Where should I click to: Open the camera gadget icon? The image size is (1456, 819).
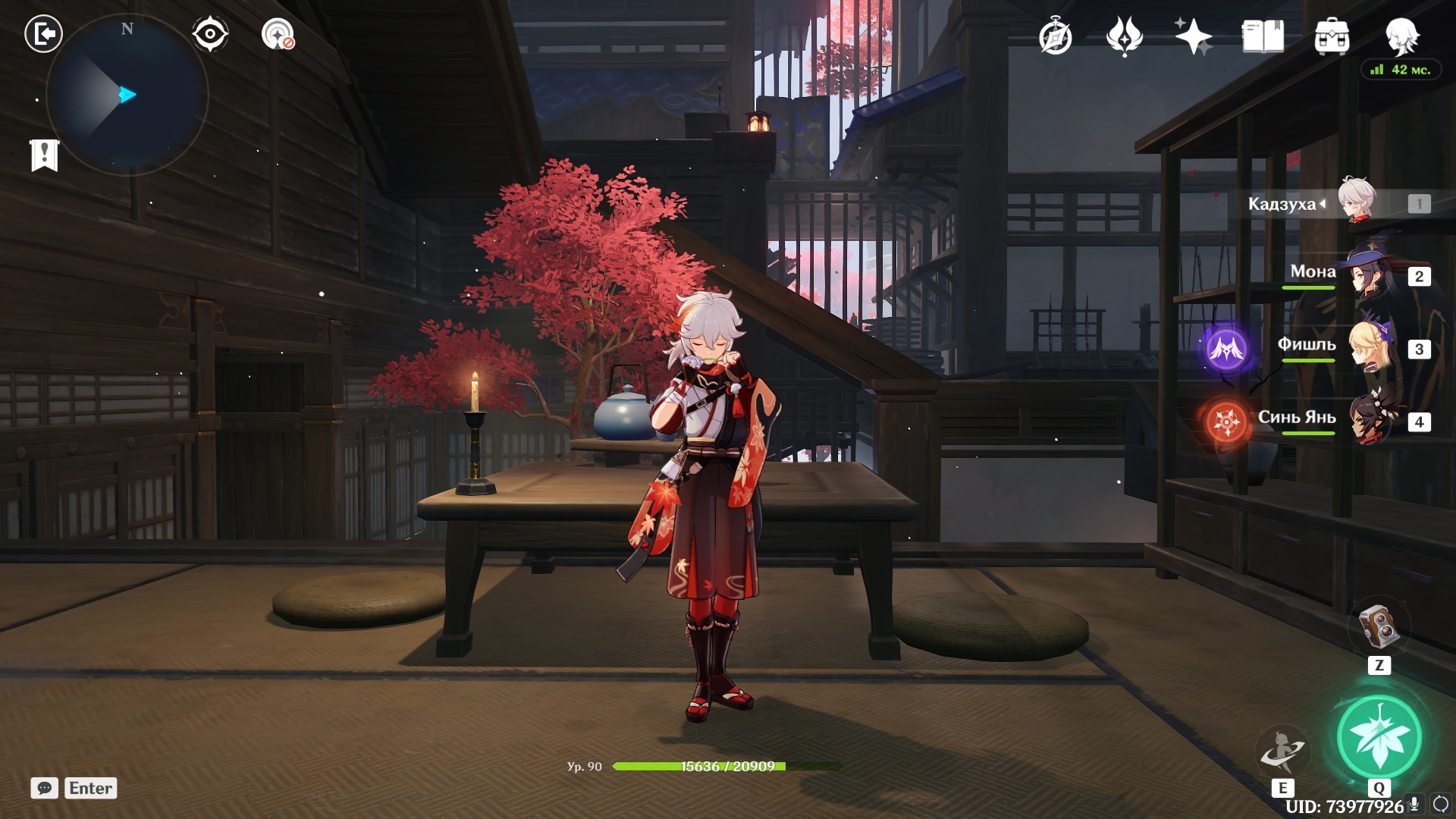(1378, 626)
